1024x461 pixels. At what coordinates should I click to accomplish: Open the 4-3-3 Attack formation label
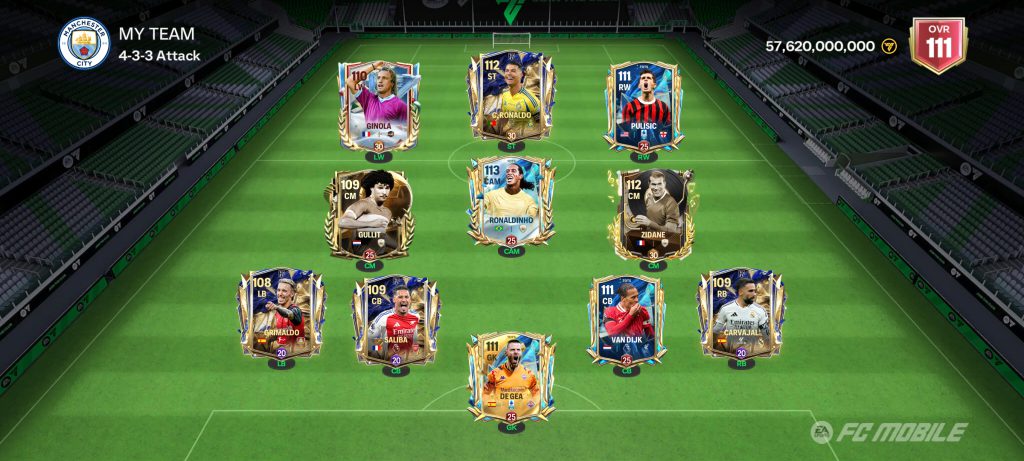160,55
